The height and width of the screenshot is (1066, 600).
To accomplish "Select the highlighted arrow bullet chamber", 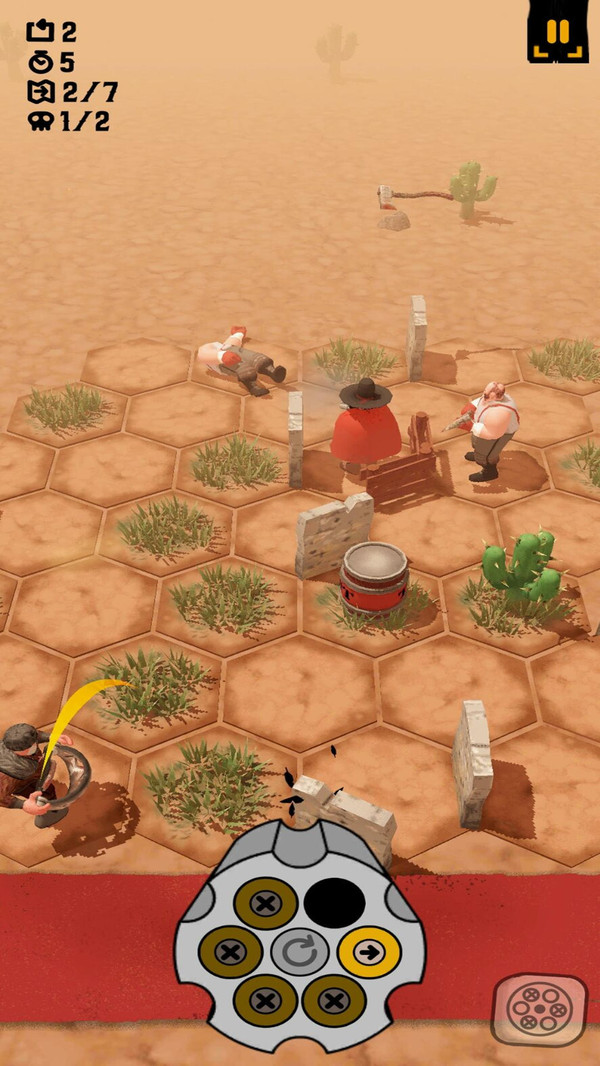I will tap(368, 951).
